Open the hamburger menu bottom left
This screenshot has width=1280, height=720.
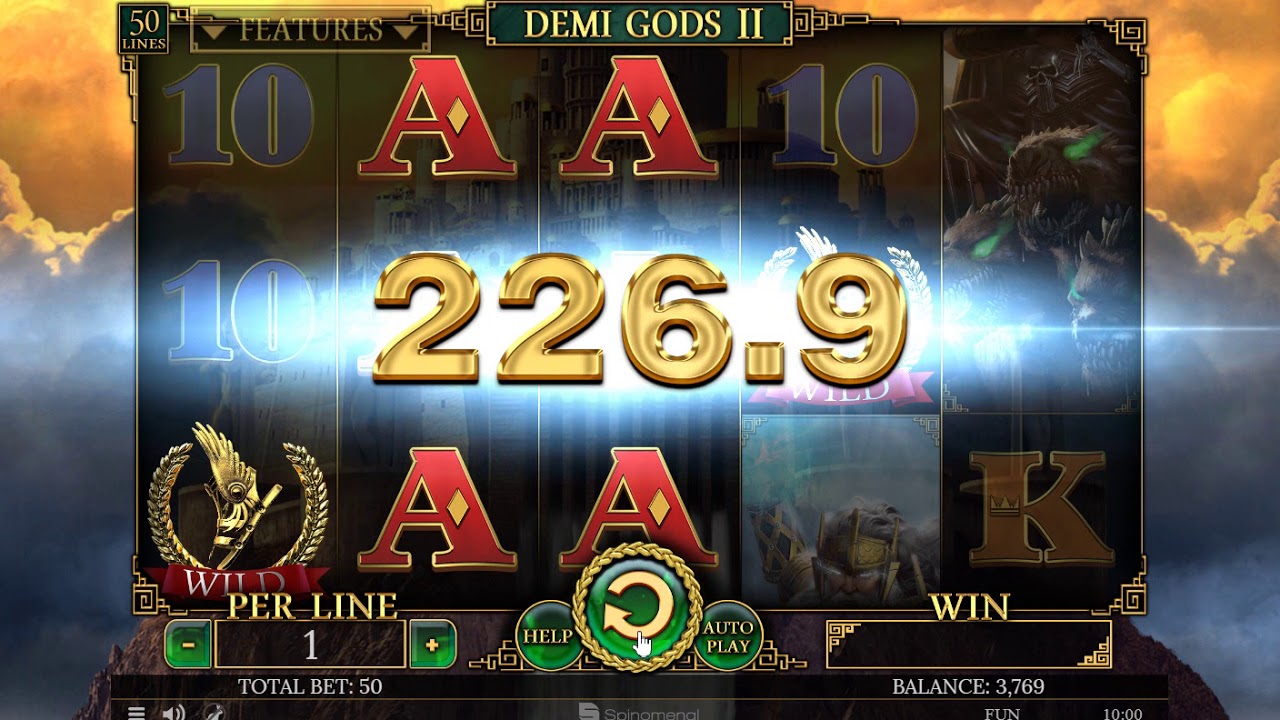(136, 712)
